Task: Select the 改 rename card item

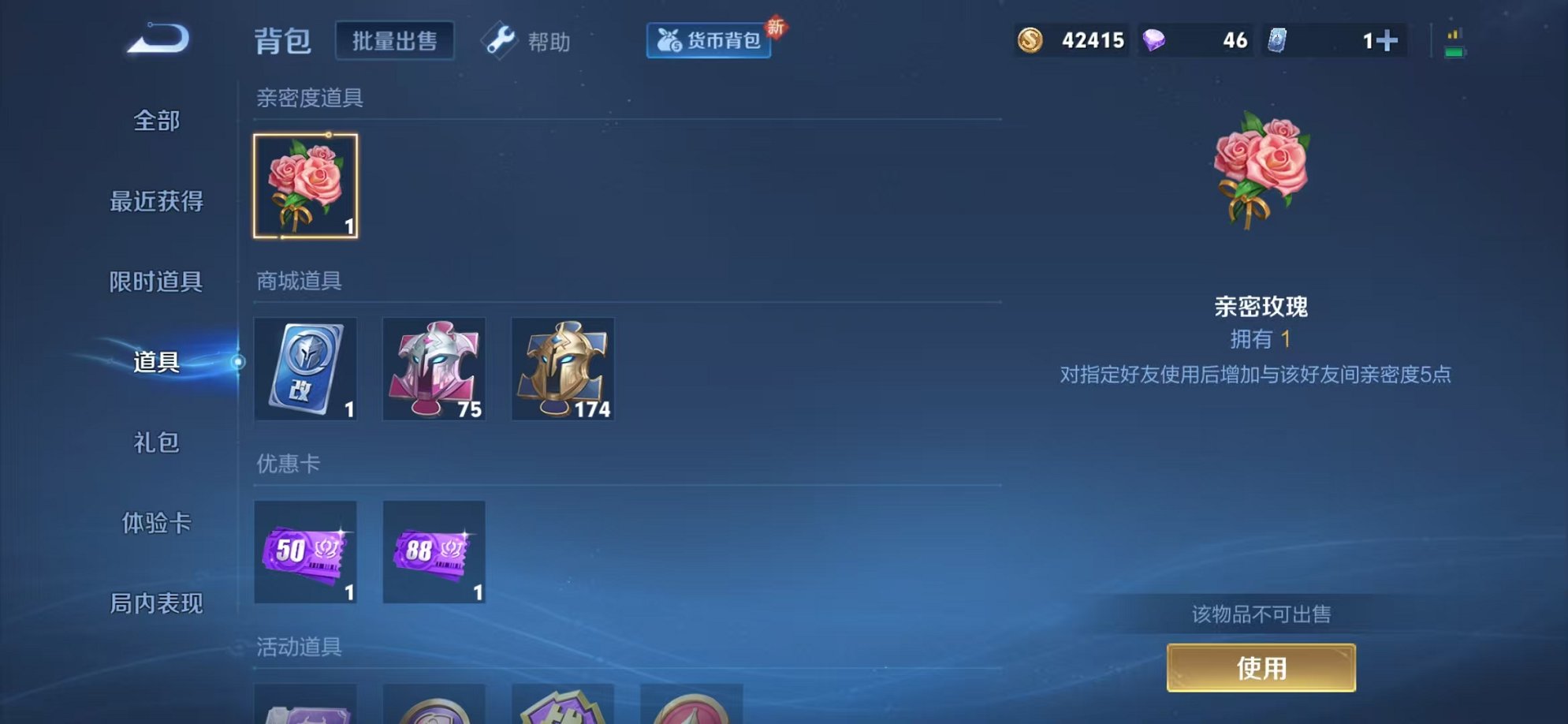Action: click(x=306, y=369)
